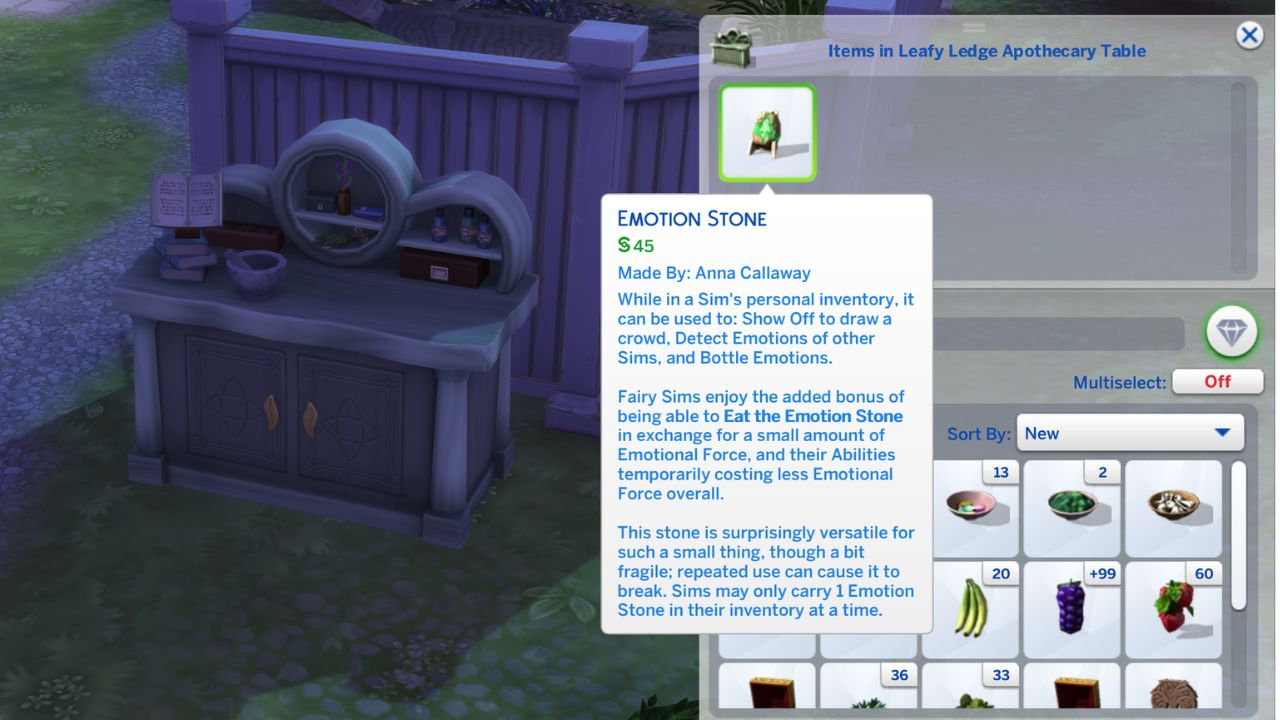The height and width of the screenshot is (720, 1280).
Task: Select the Emotion Stone in the apothecary table
Action: (x=767, y=133)
